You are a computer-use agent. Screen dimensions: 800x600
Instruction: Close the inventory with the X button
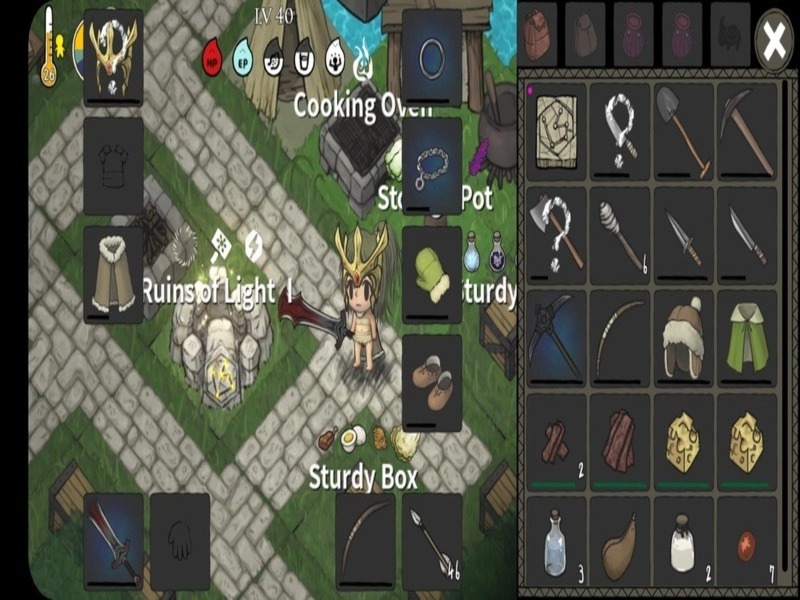click(773, 40)
